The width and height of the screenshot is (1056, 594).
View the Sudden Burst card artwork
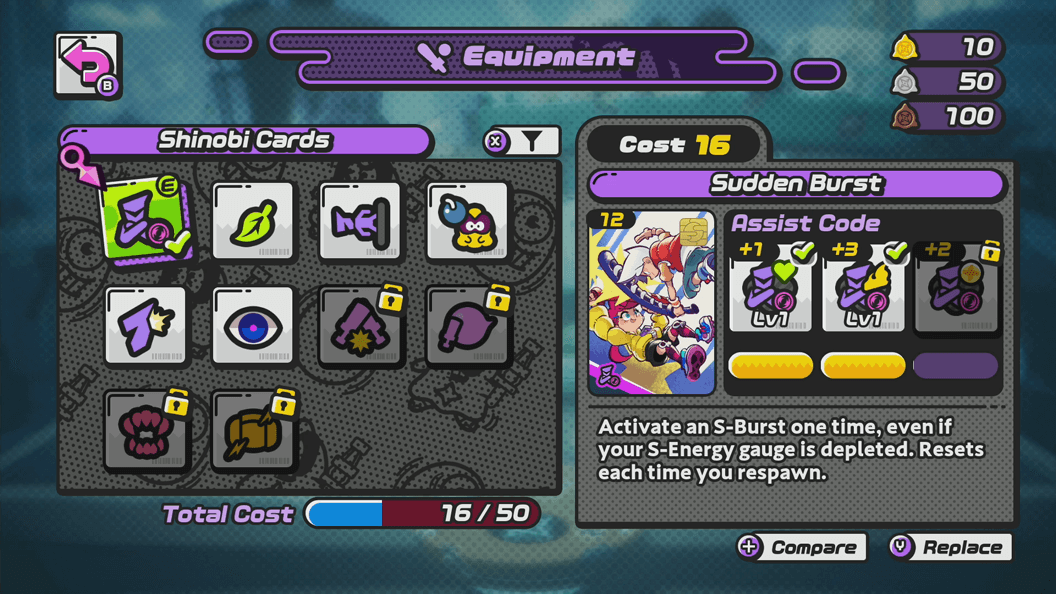click(x=652, y=302)
